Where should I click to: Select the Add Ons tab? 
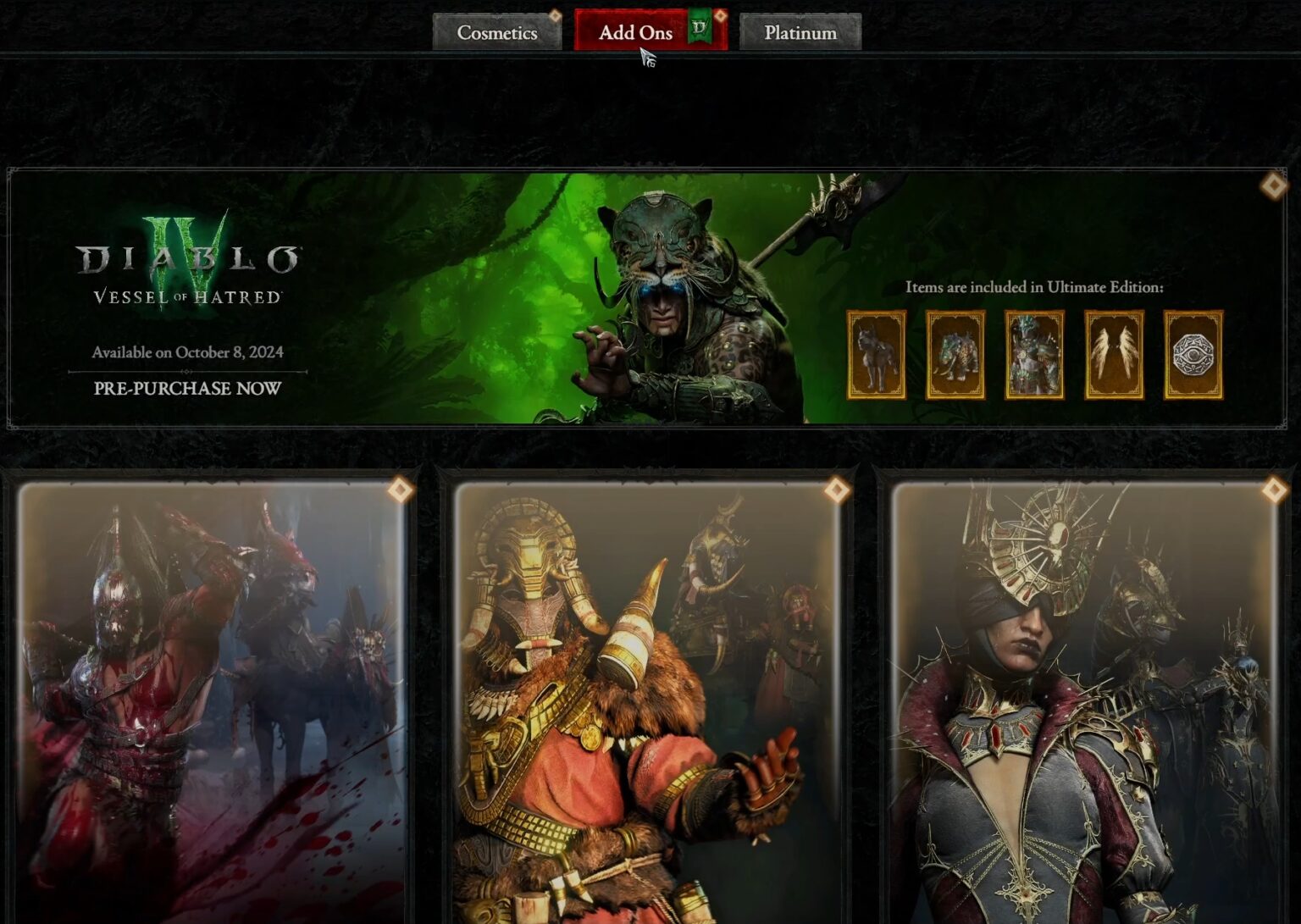pos(637,33)
